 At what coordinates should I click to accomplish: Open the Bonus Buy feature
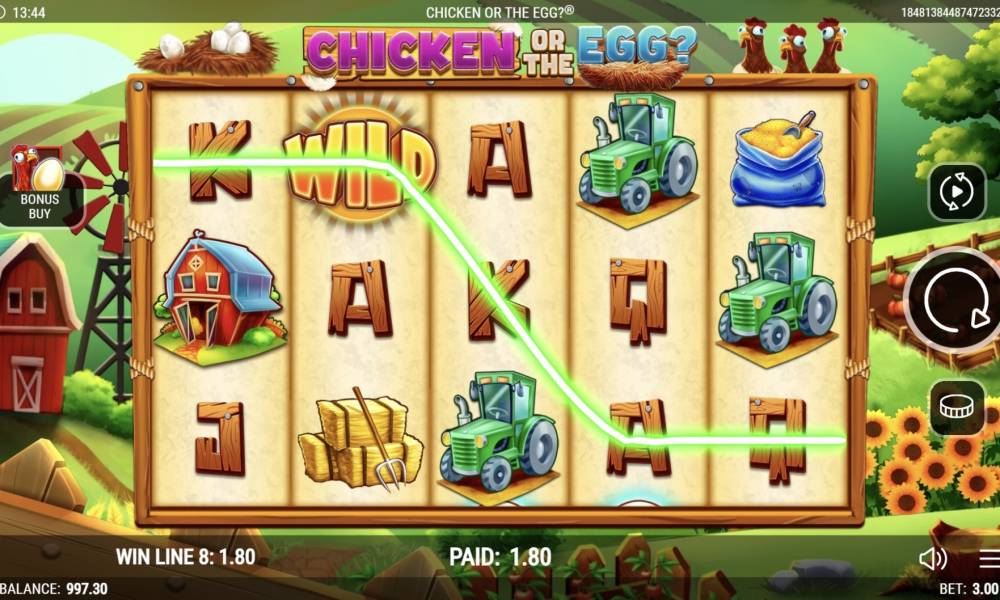point(38,183)
